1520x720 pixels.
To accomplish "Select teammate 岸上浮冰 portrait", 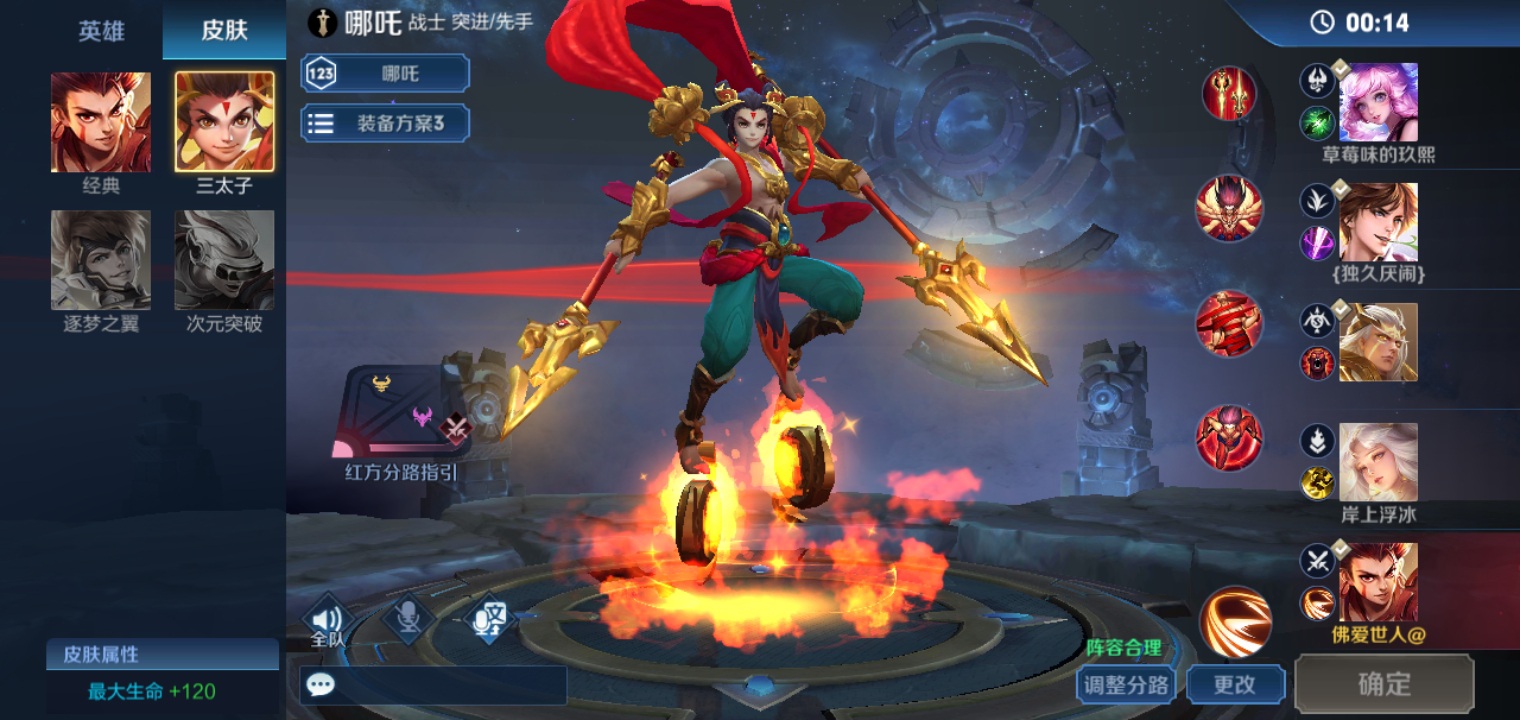I will pyautogui.click(x=1378, y=462).
